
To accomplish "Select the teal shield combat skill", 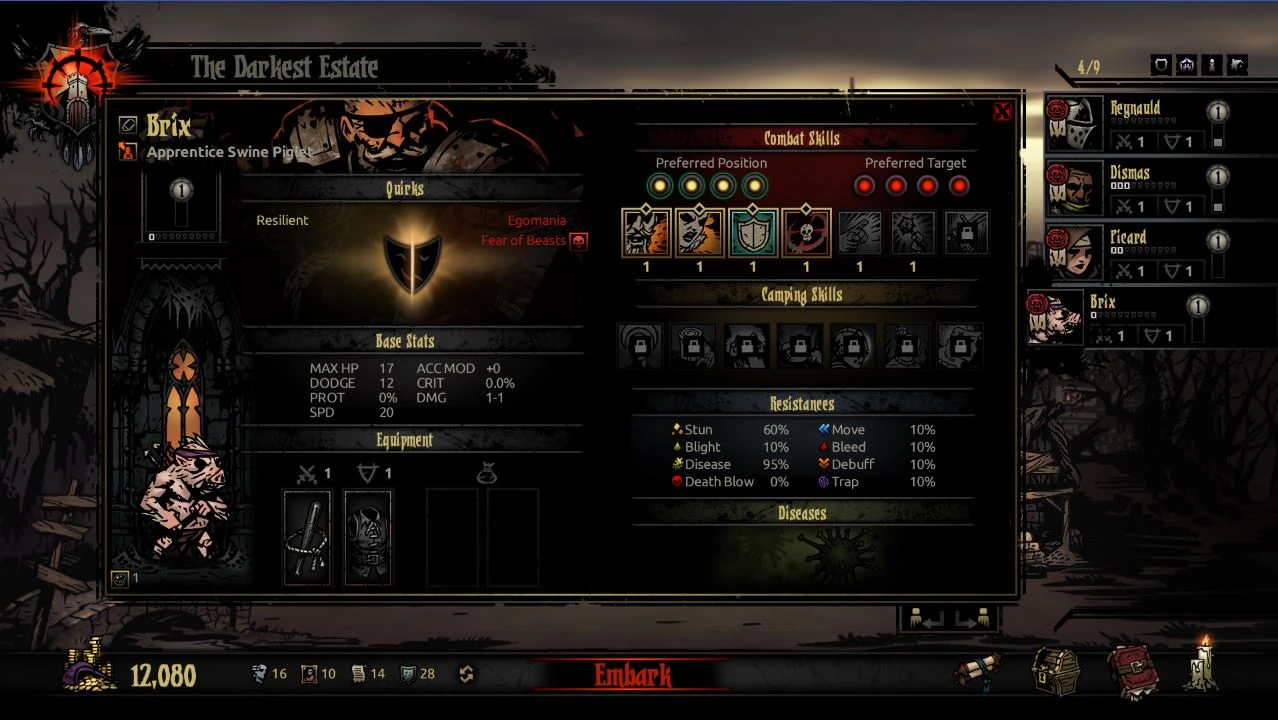I will click(752, 232).
